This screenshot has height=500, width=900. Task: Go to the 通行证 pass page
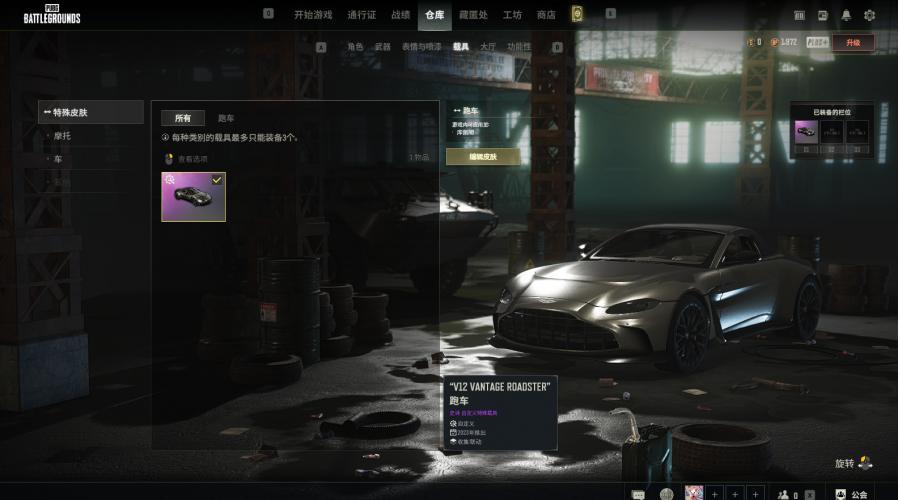pos(361,15)
